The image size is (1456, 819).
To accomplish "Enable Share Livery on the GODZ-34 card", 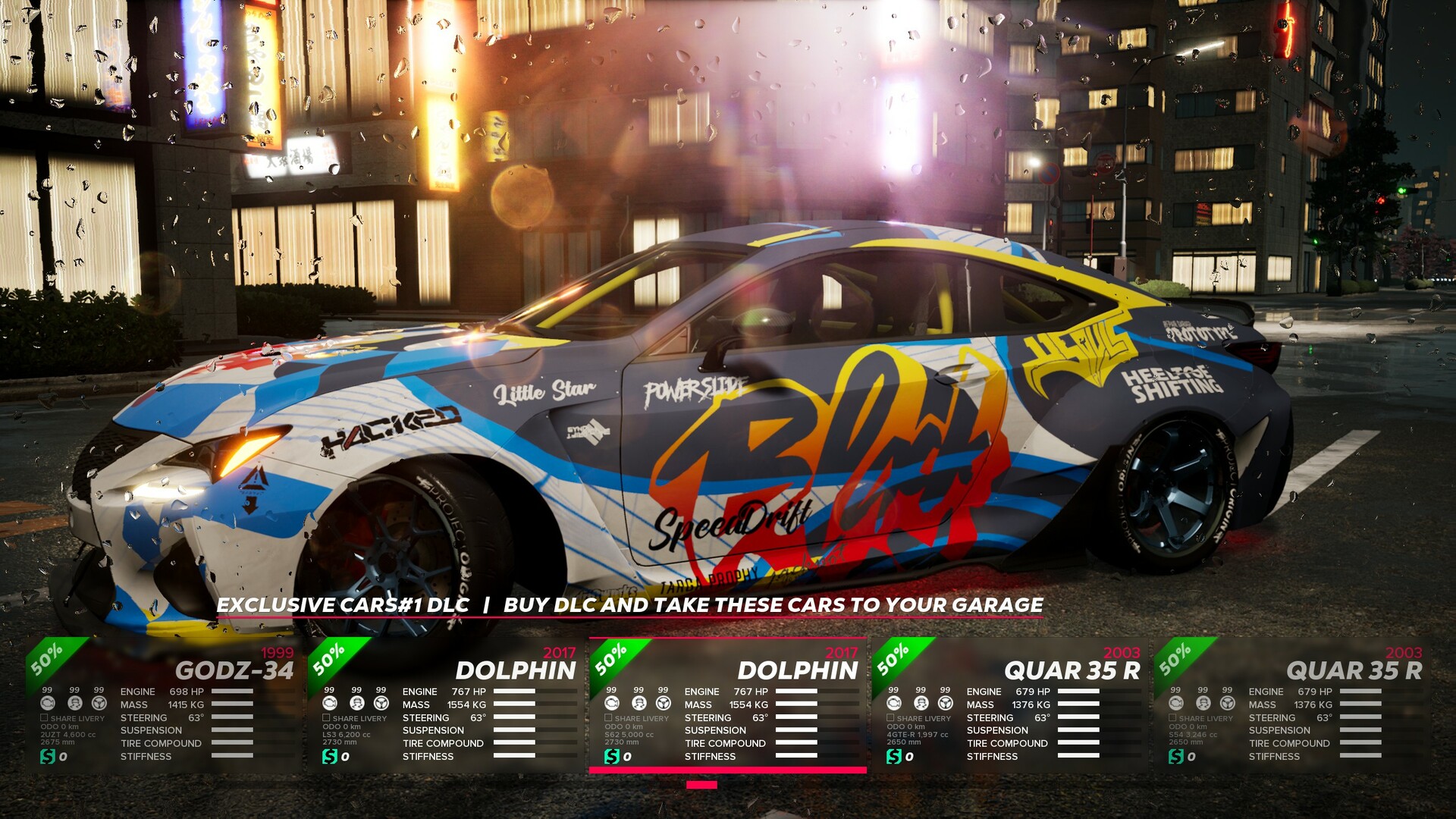I will 44,717.
